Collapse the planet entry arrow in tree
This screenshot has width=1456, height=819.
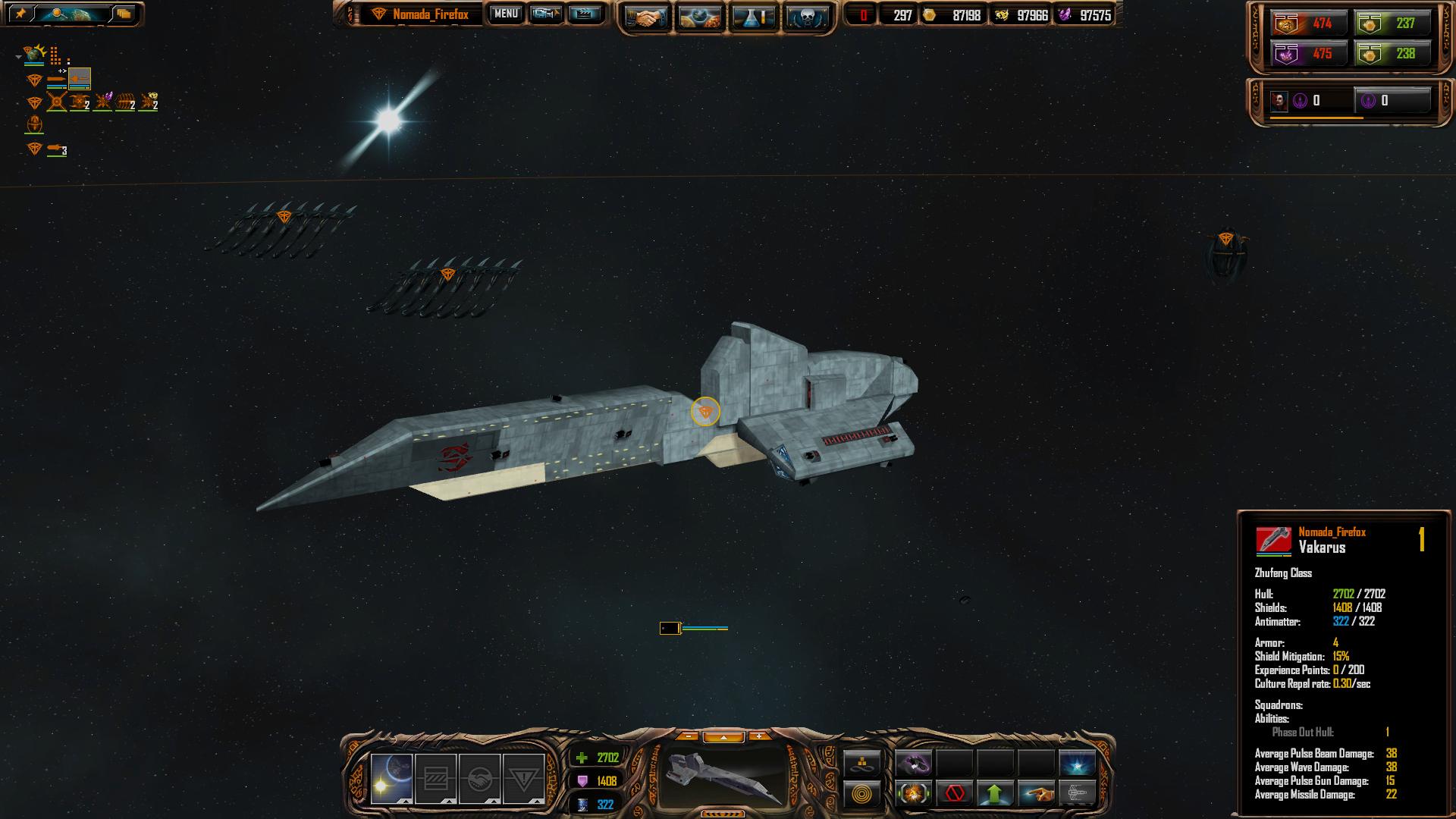click(18, 57)
